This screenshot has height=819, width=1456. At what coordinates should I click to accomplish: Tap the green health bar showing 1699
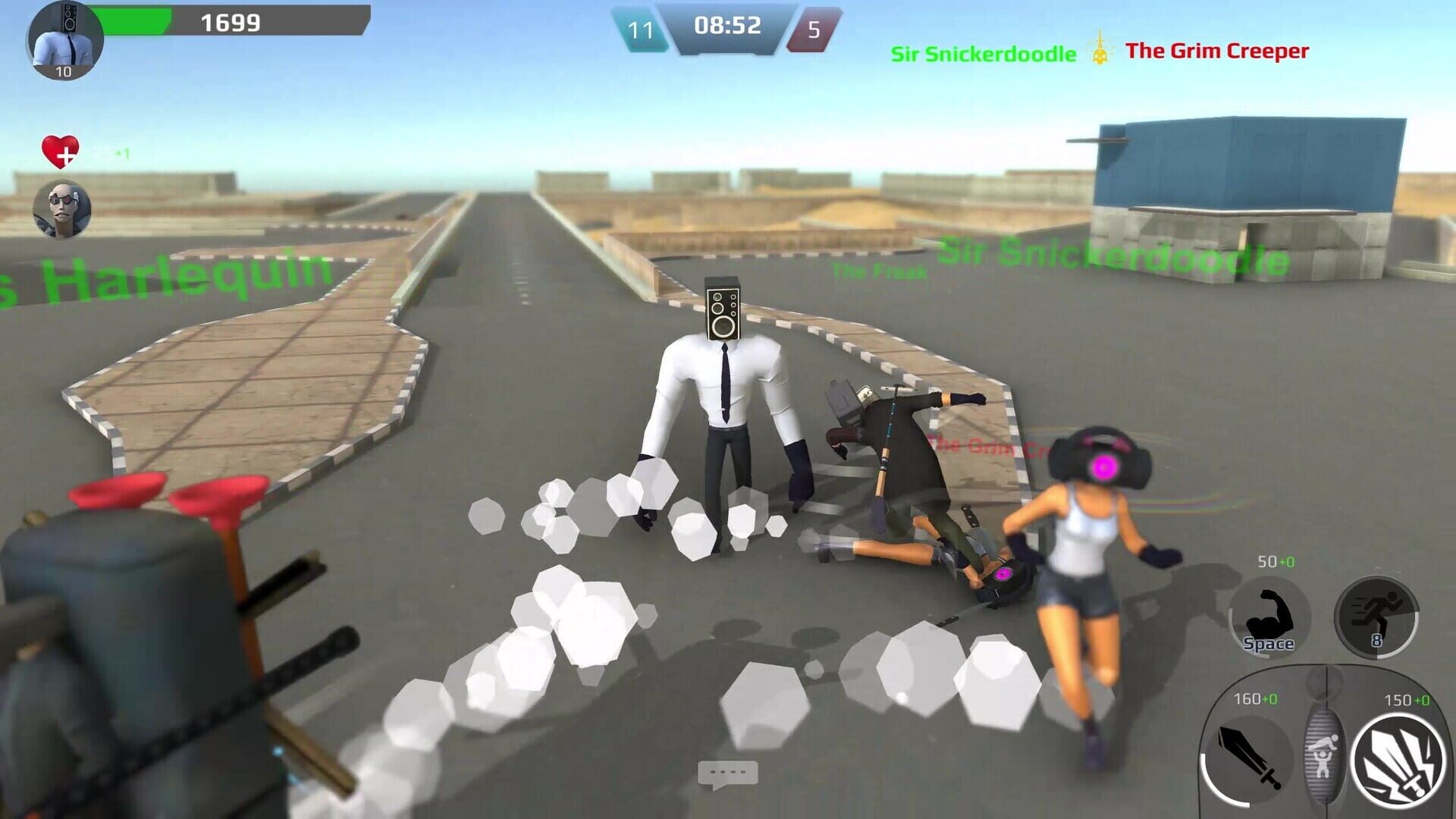coord(227,23)
